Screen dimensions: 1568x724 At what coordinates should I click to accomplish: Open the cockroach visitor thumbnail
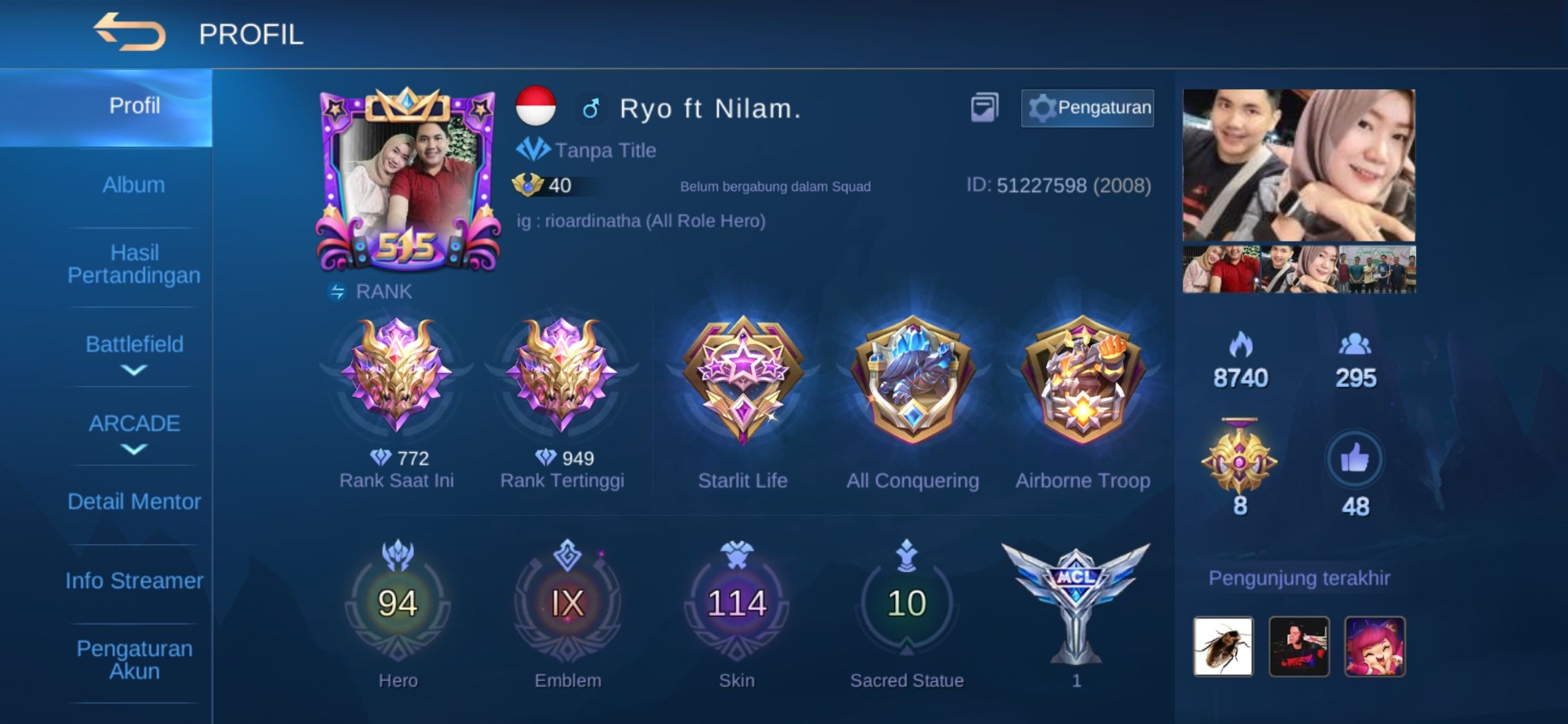pos(1222,646)
